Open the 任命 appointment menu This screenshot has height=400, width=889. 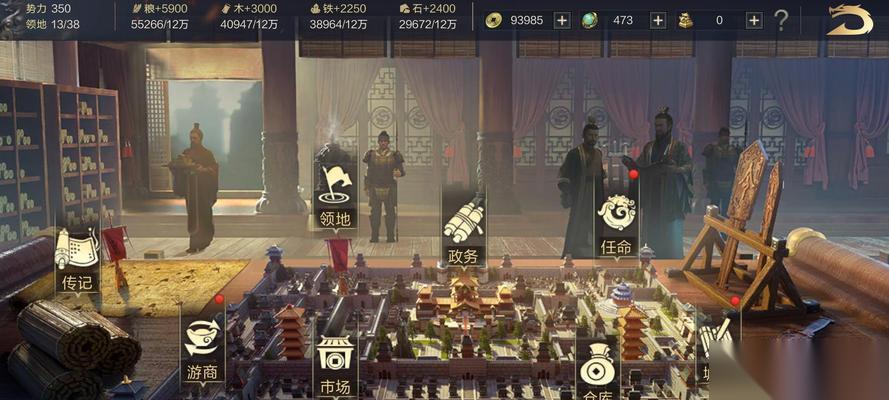617,222
